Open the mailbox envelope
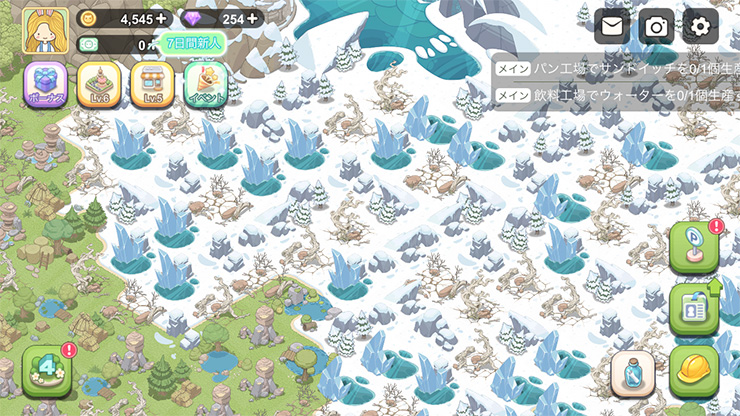The width and height of the screenshot is (740, 416). [x=612, y=26]
